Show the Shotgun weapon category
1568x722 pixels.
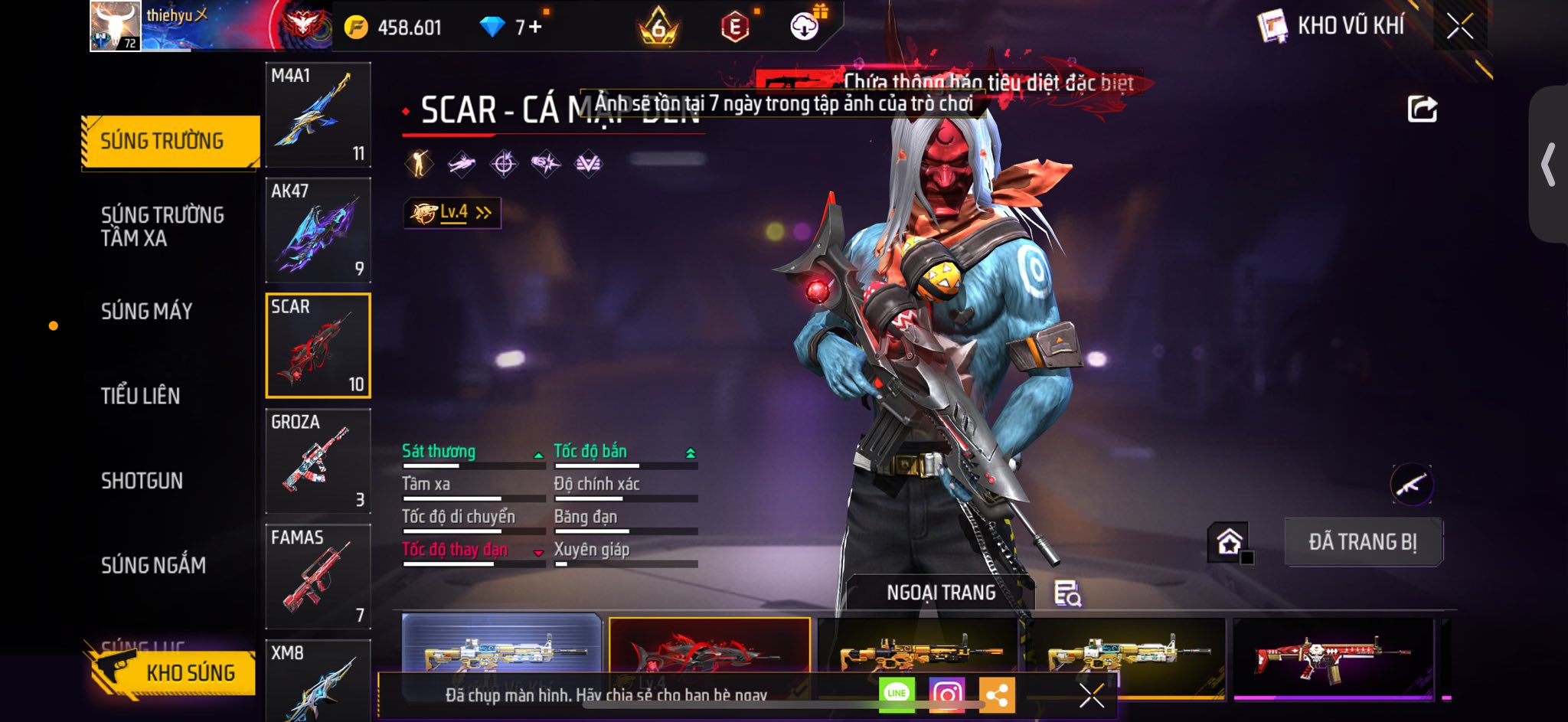click(x=142, y=481)
